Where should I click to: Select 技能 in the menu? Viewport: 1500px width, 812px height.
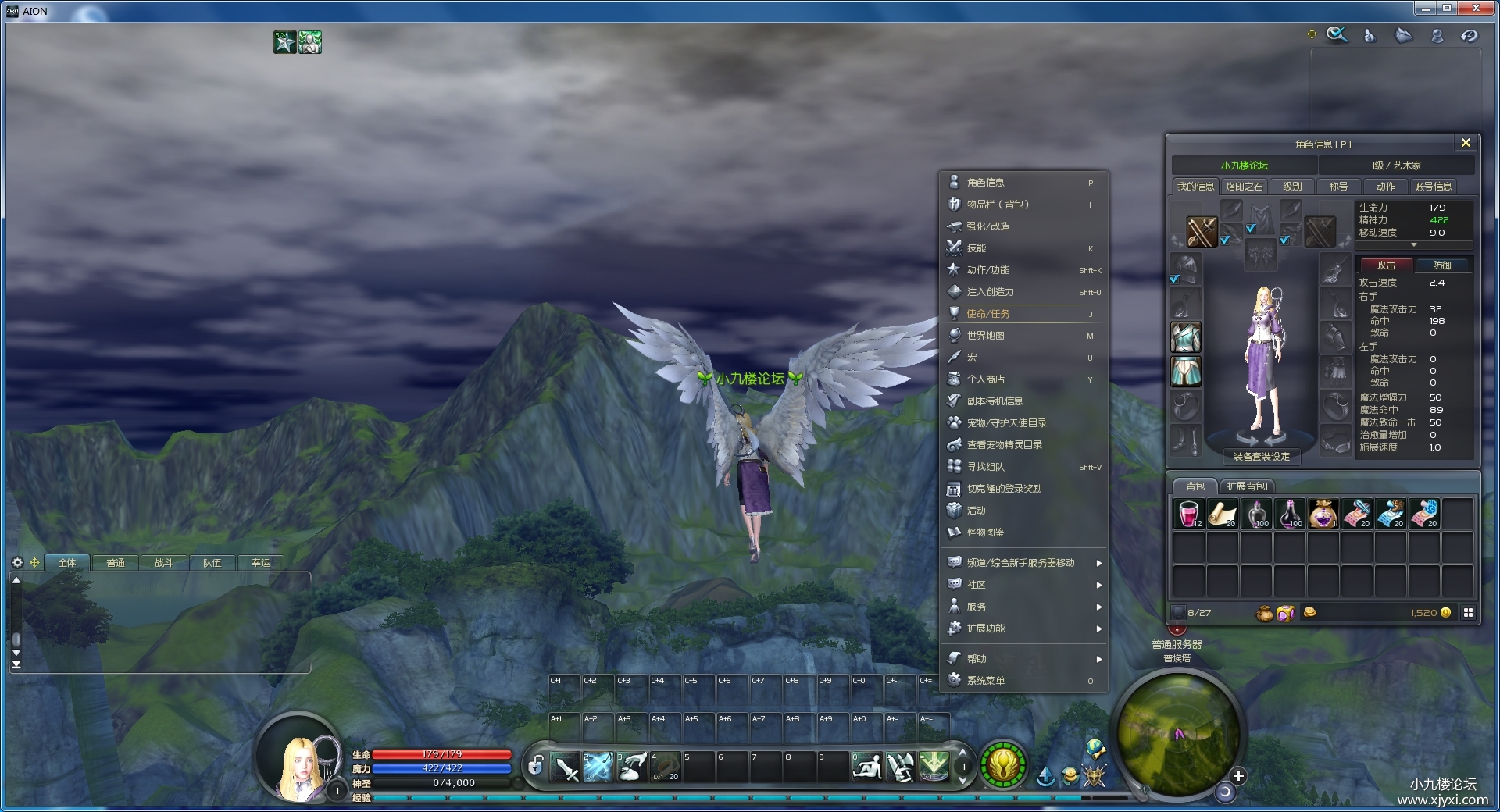[977, 248]
